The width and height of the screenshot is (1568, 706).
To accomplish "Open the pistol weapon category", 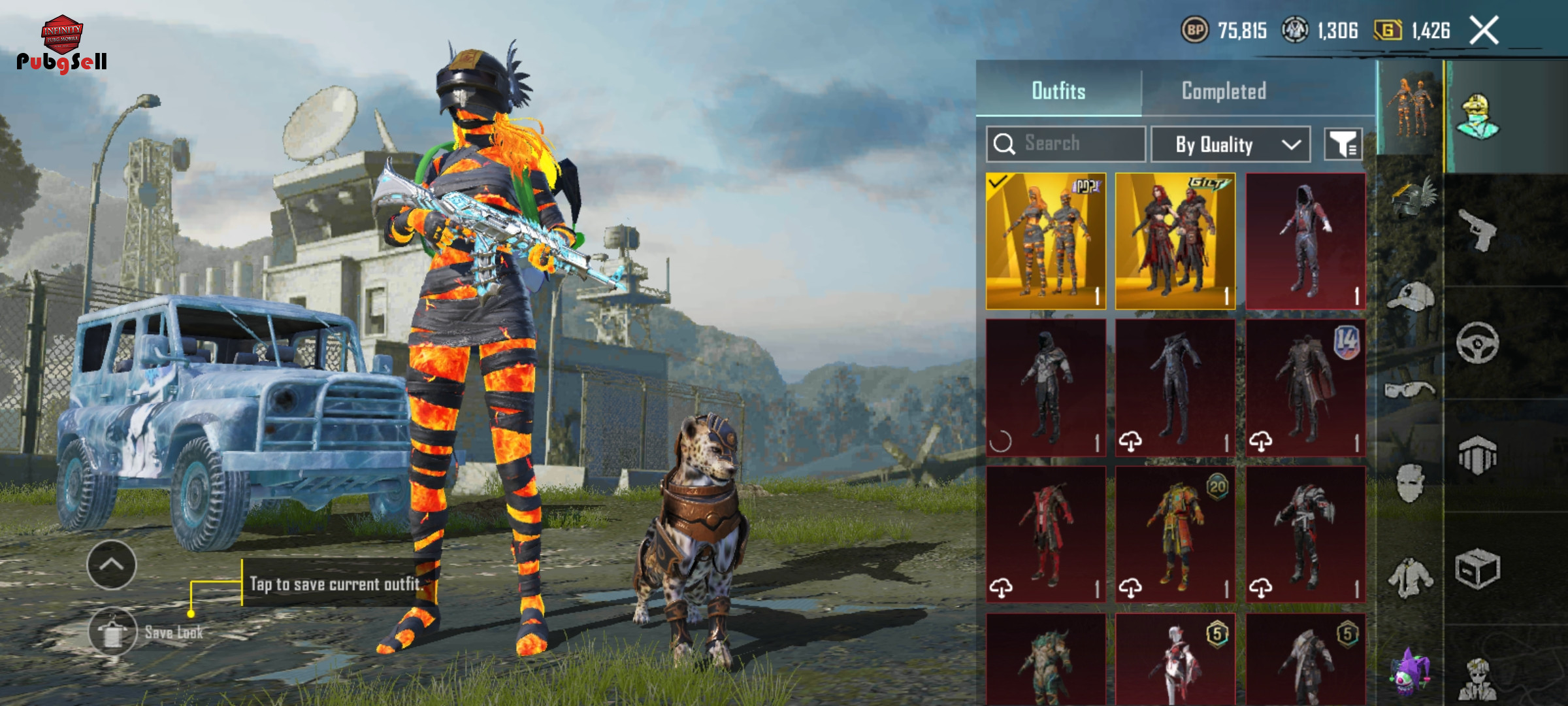I will click(x=1477, y=230).
